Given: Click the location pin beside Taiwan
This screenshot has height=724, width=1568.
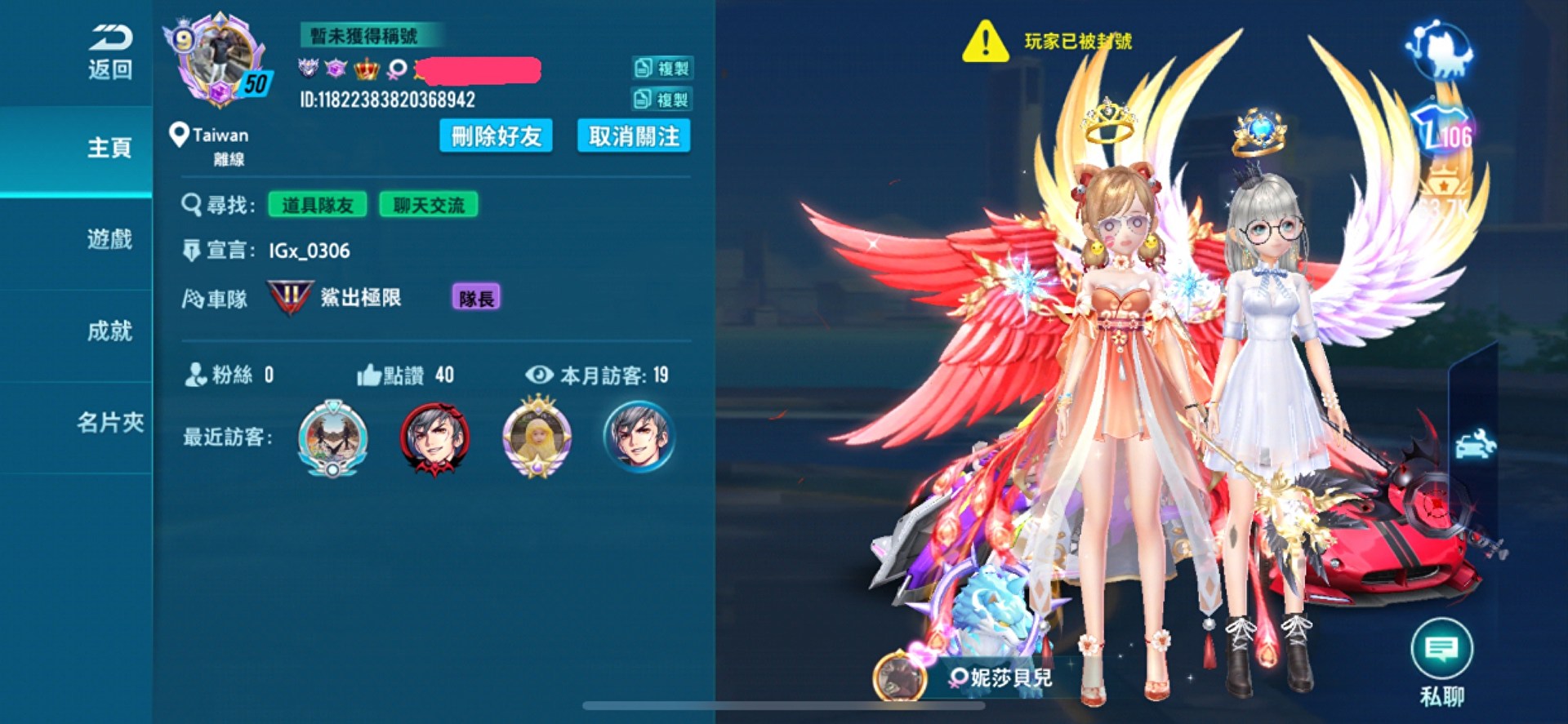Looking at the screenshot, I should point(179,135).
